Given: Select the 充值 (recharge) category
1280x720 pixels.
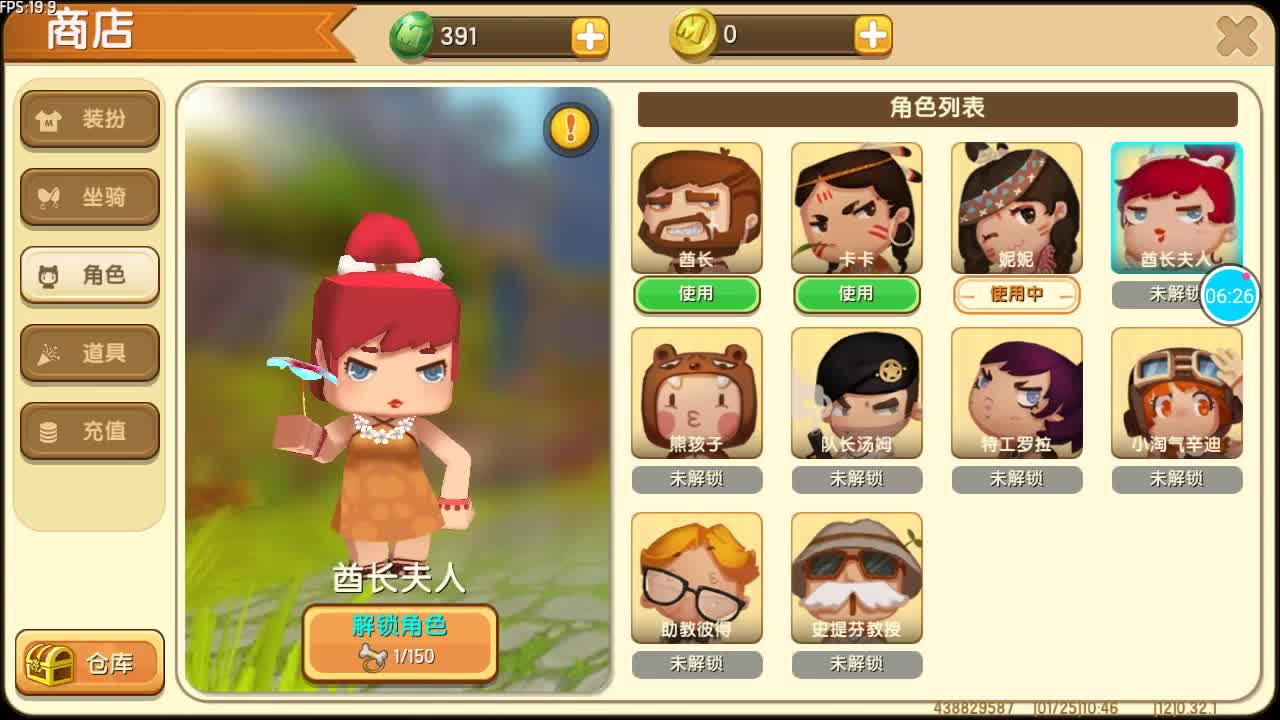Looking at the screenshot, I should [89, 431].
